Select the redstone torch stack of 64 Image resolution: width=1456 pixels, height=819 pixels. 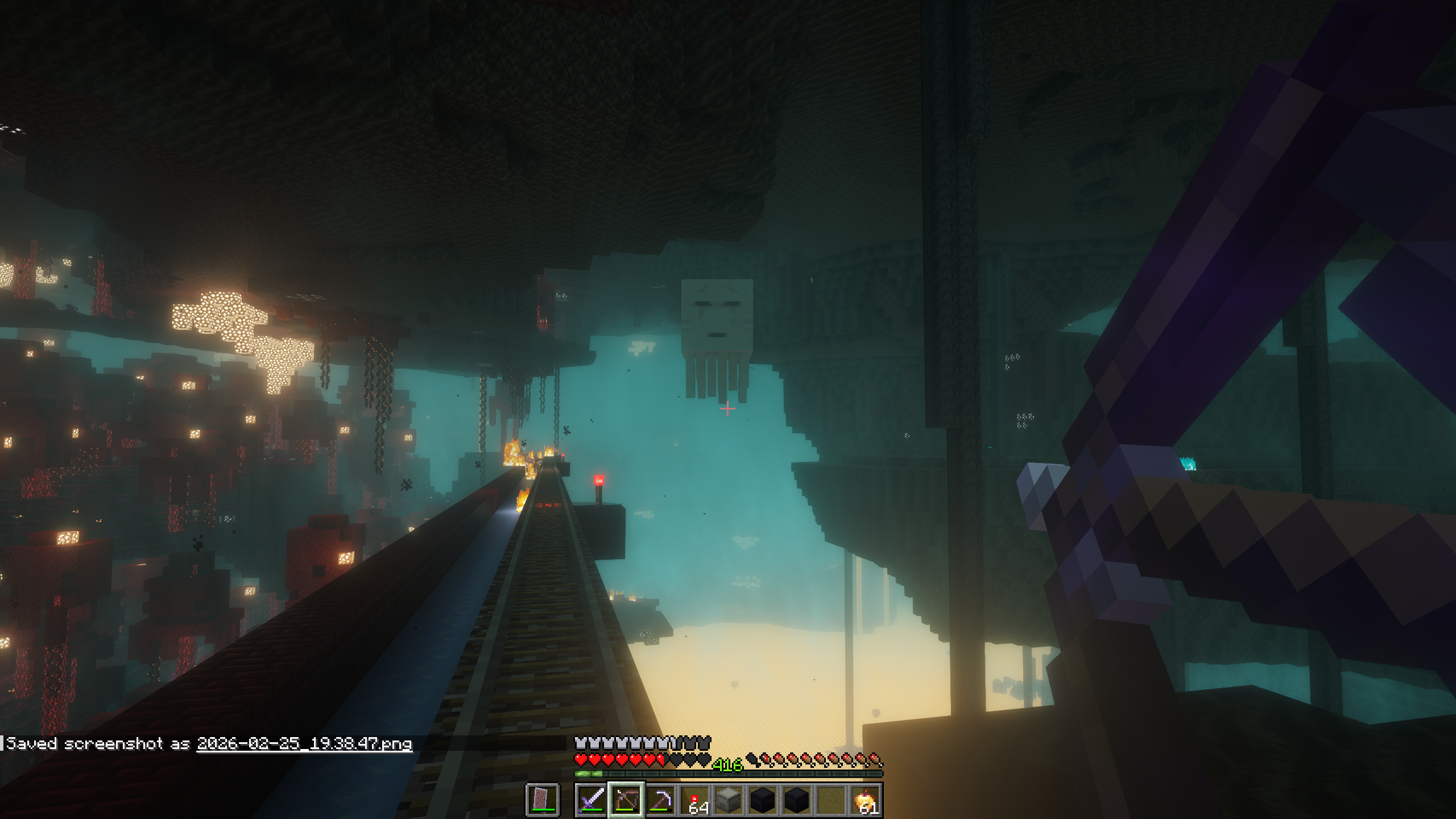pyautogui.click(x=694, y=800)
